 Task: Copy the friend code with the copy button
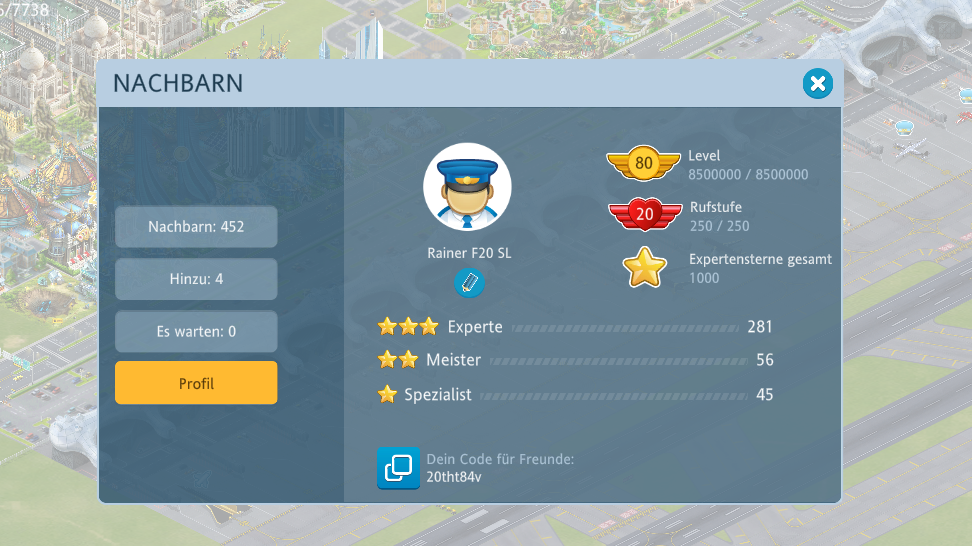(x=398, y=468)
